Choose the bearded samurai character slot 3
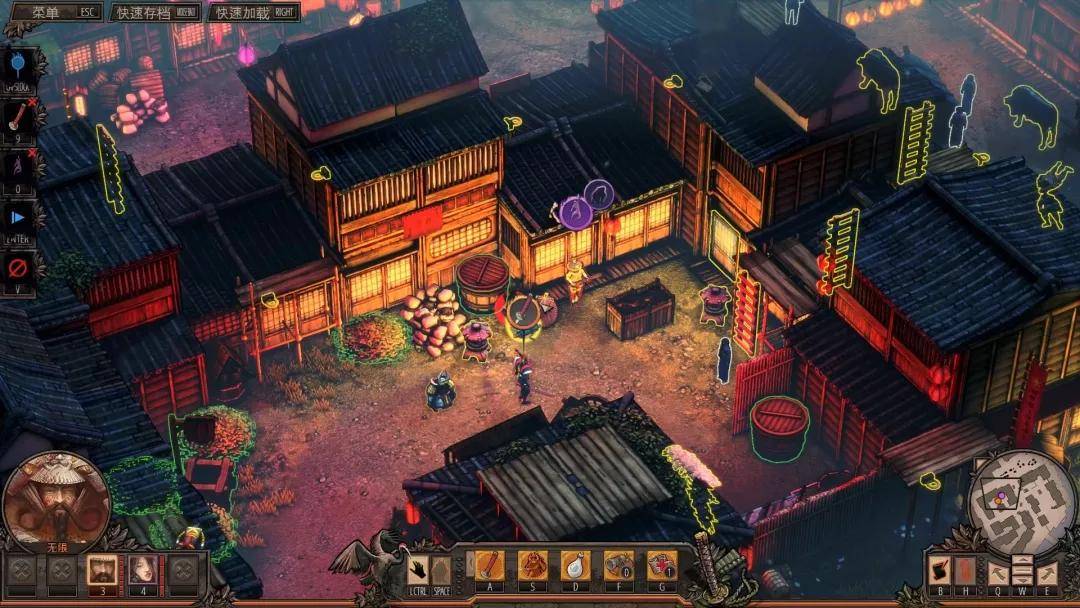The image size is (1080, 608). pos(100,570)
